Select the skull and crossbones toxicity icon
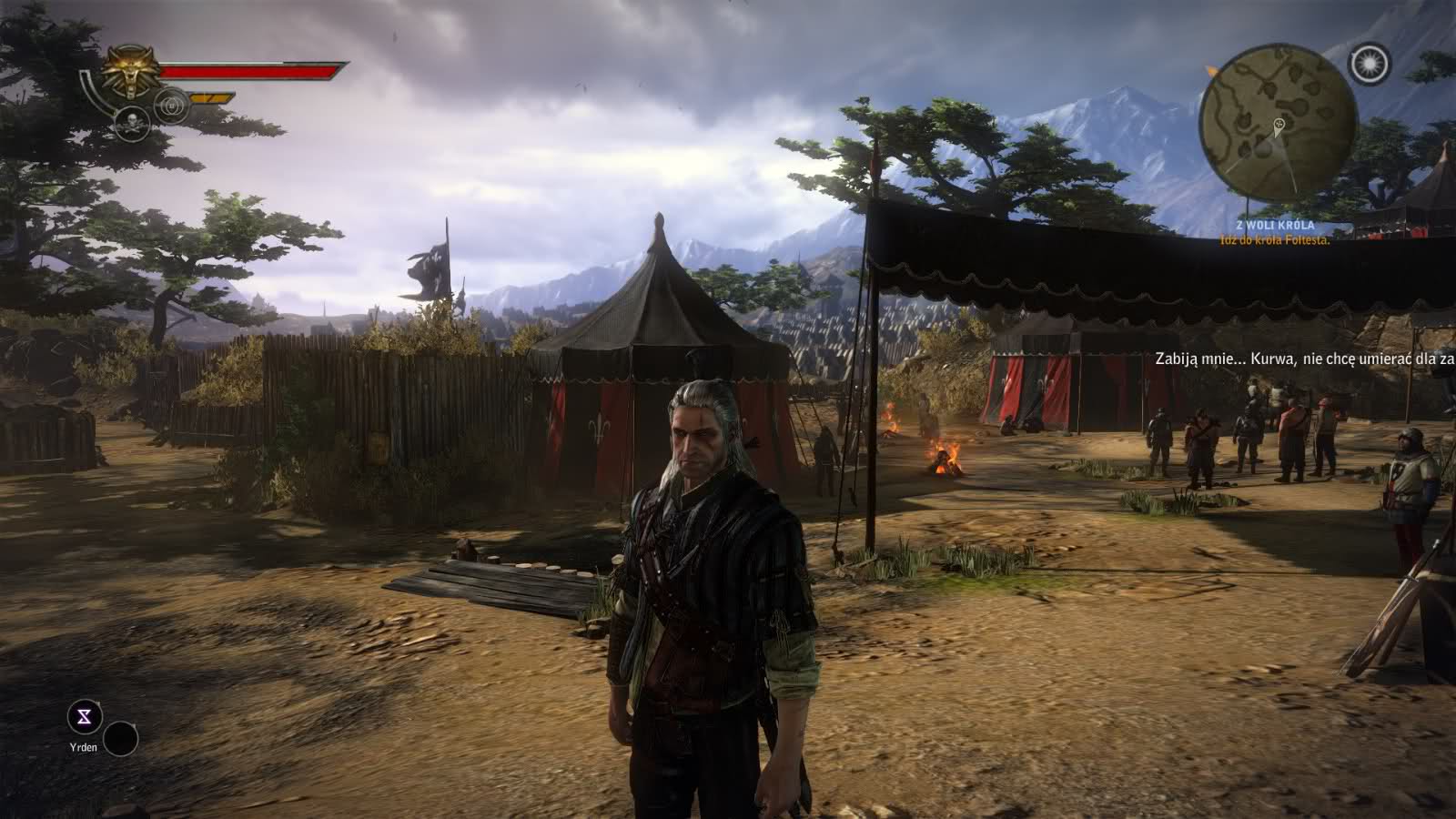This screenshot has height=819, width=1456. click(132, 124)
